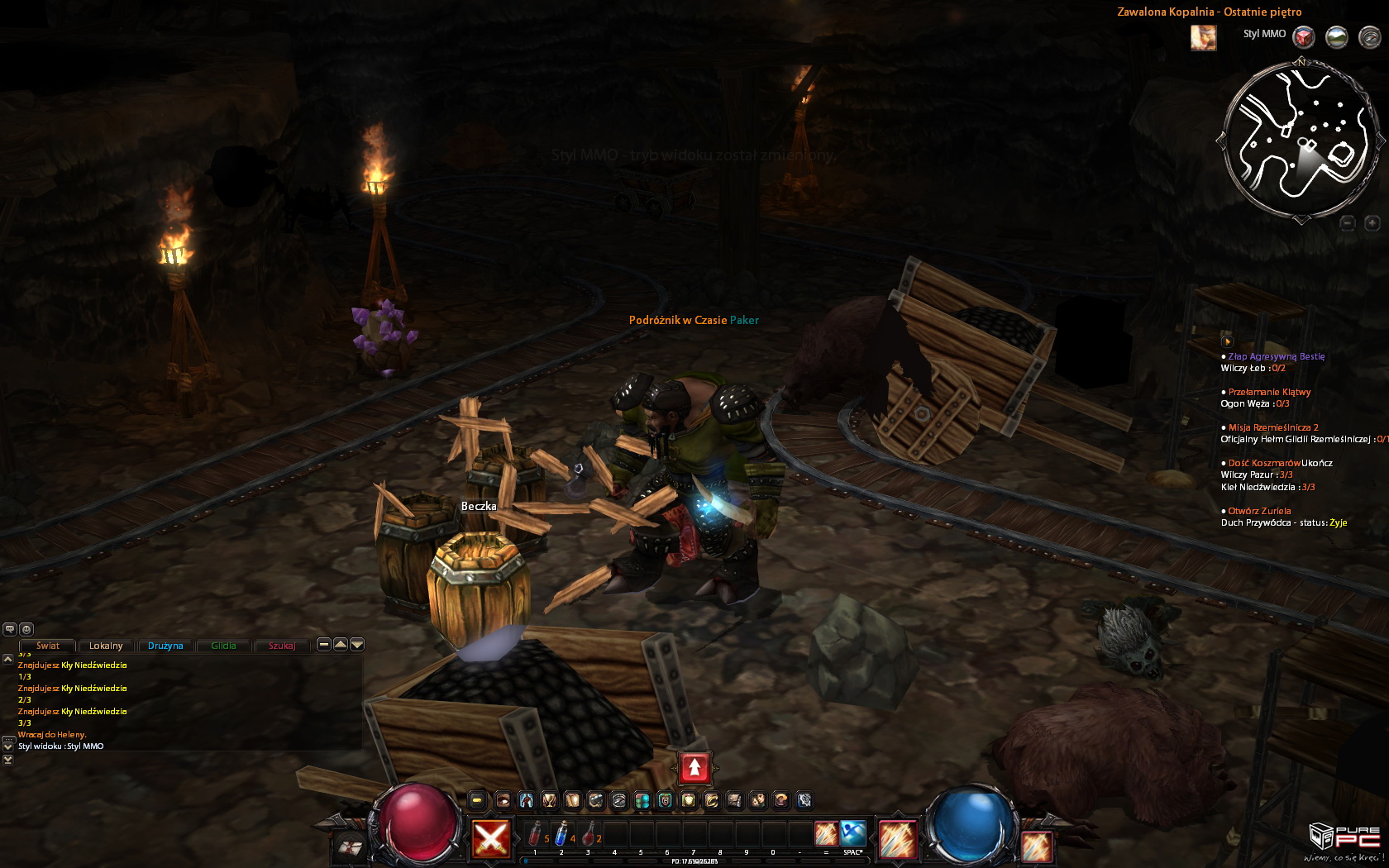Toggle the view style with red cube icon
1389x868 pixels.
click(1304, 37)
